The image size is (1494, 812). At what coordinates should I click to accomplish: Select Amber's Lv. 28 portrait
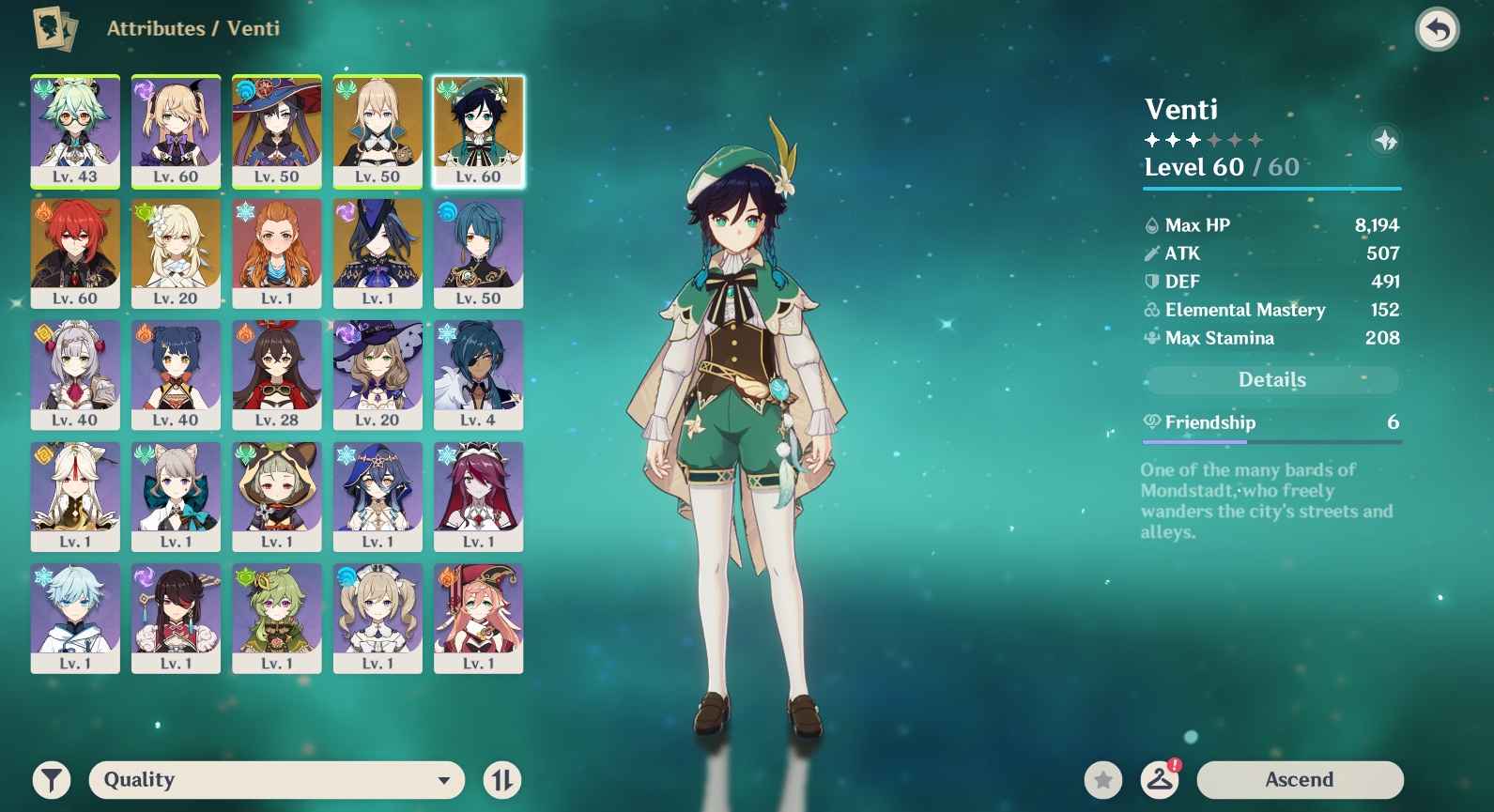click(x=277, y=375)
